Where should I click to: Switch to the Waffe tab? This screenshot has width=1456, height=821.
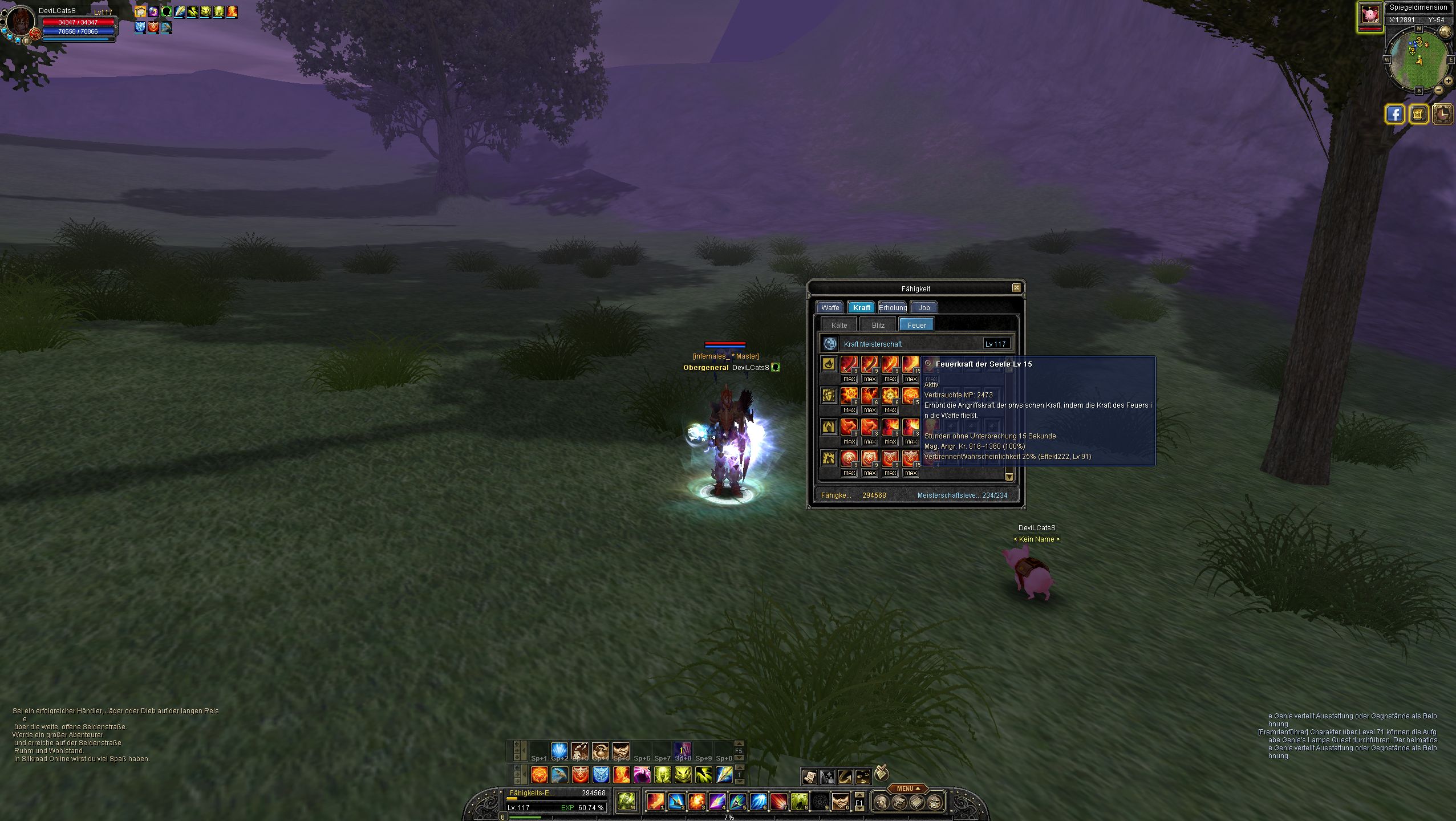[x=830, y=308]
